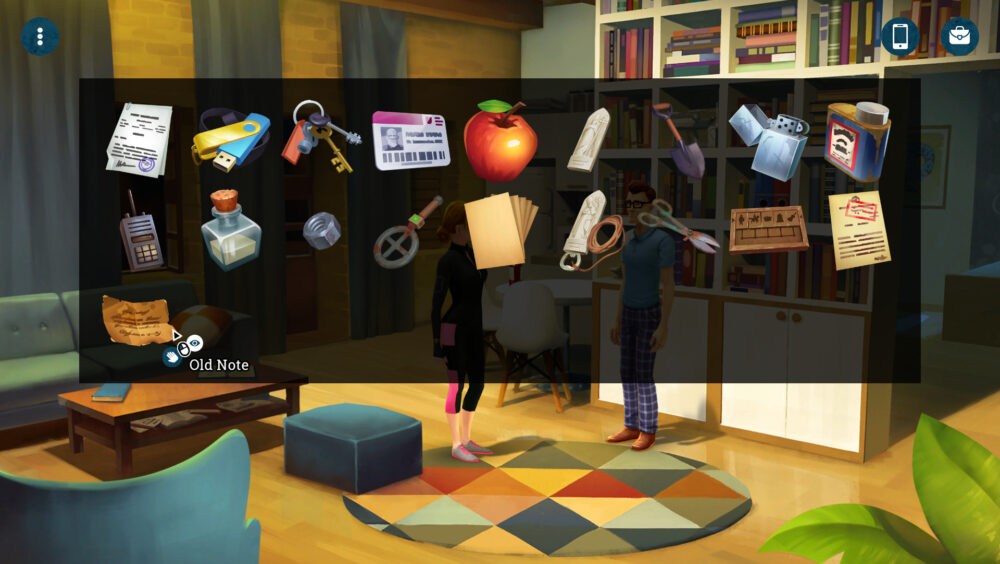Select the keyring with keys

(321, 136)
